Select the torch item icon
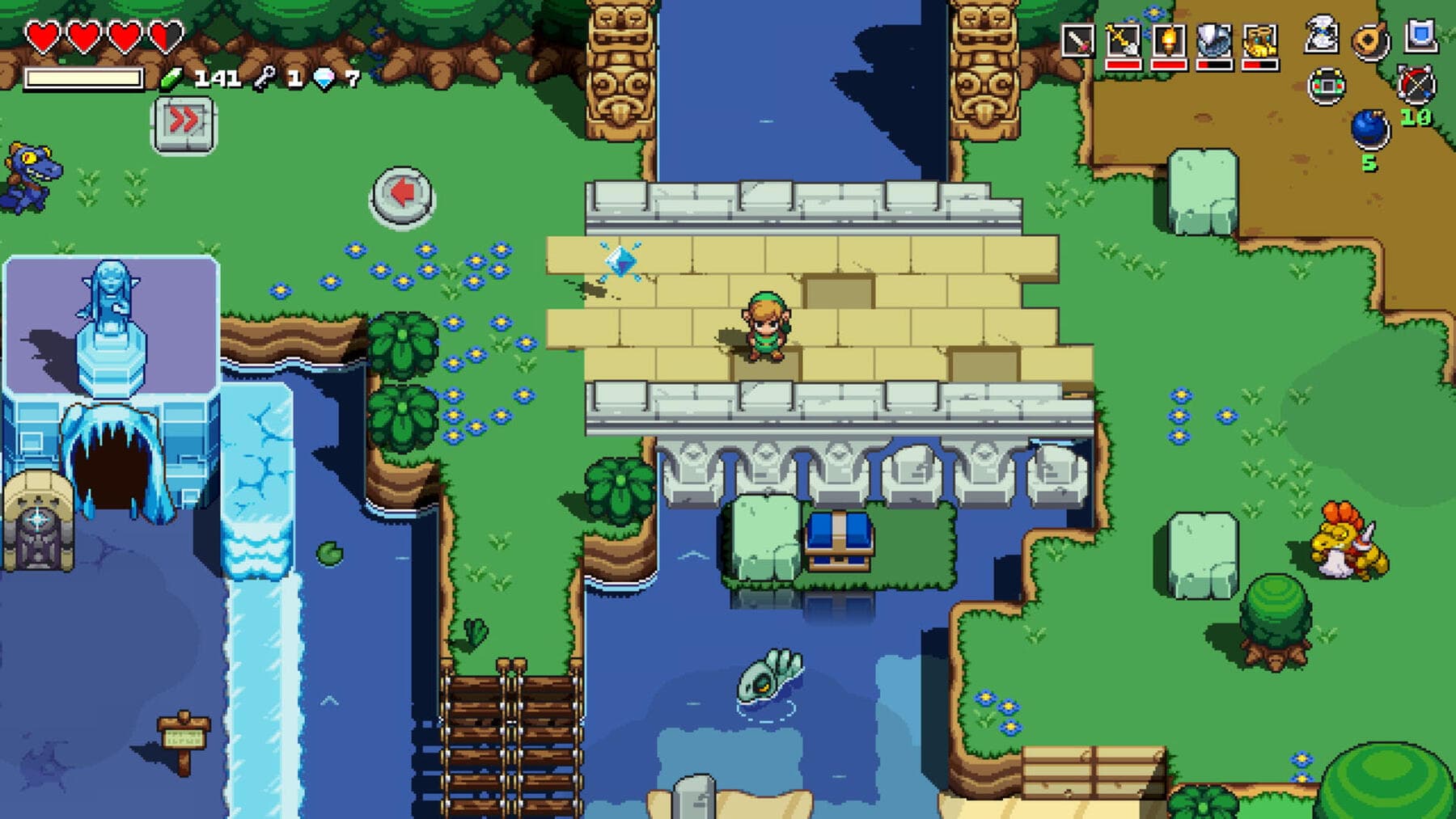Viewport: 1456px width, 819px height. (x=1168, y=40)
